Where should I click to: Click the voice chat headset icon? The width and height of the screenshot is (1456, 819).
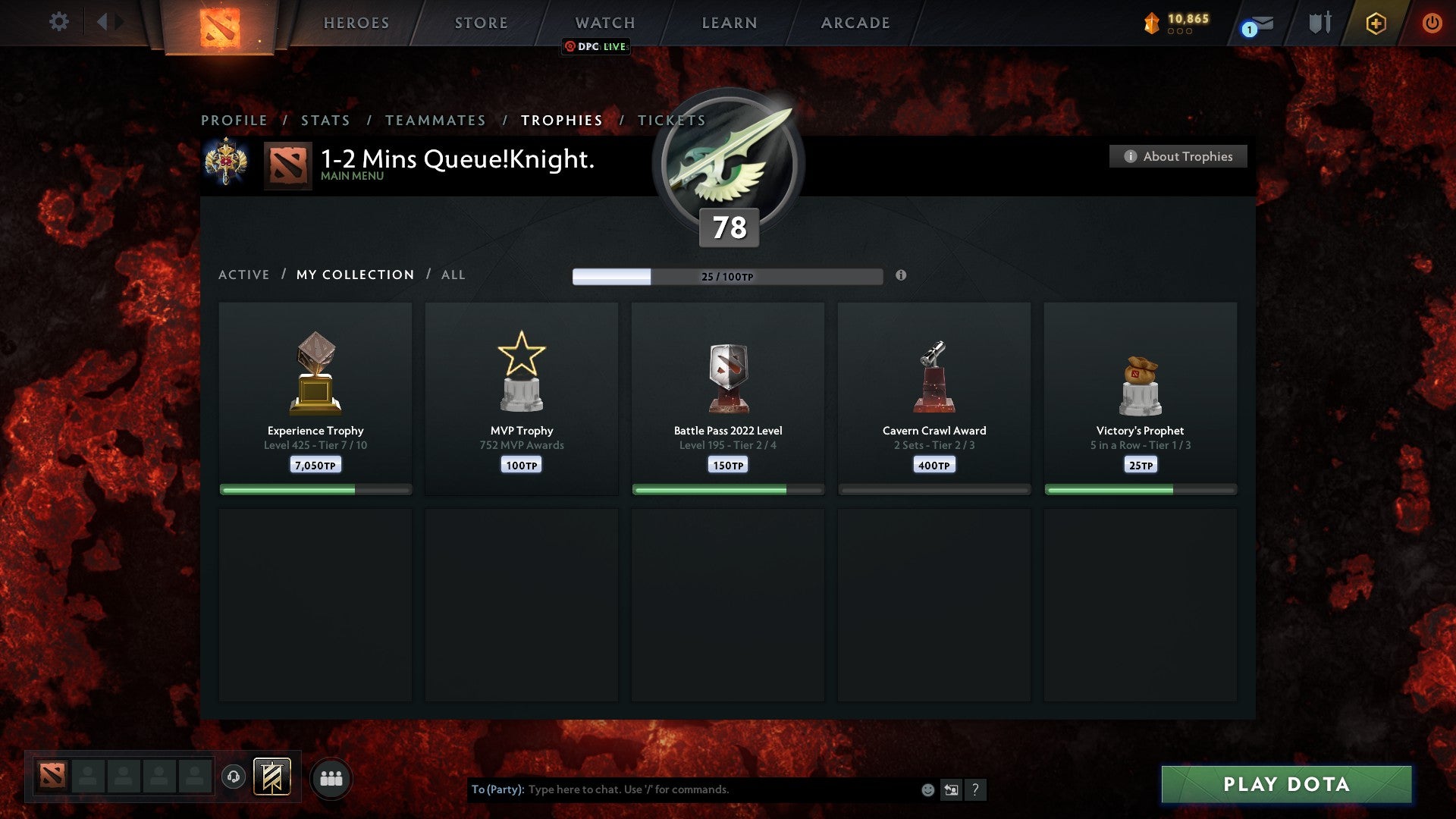pos(233,777)
